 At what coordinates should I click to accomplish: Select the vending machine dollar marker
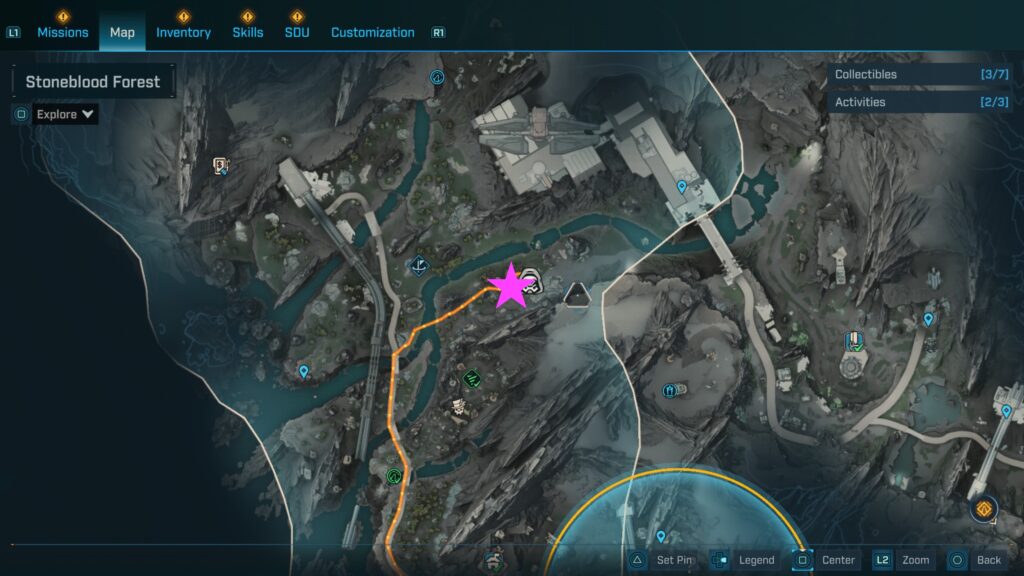click(x=222, y=165)
